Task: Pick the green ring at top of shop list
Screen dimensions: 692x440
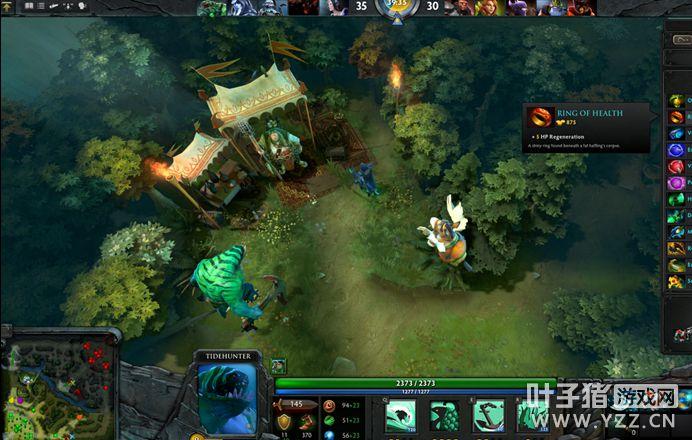Action: click(677, 100)
